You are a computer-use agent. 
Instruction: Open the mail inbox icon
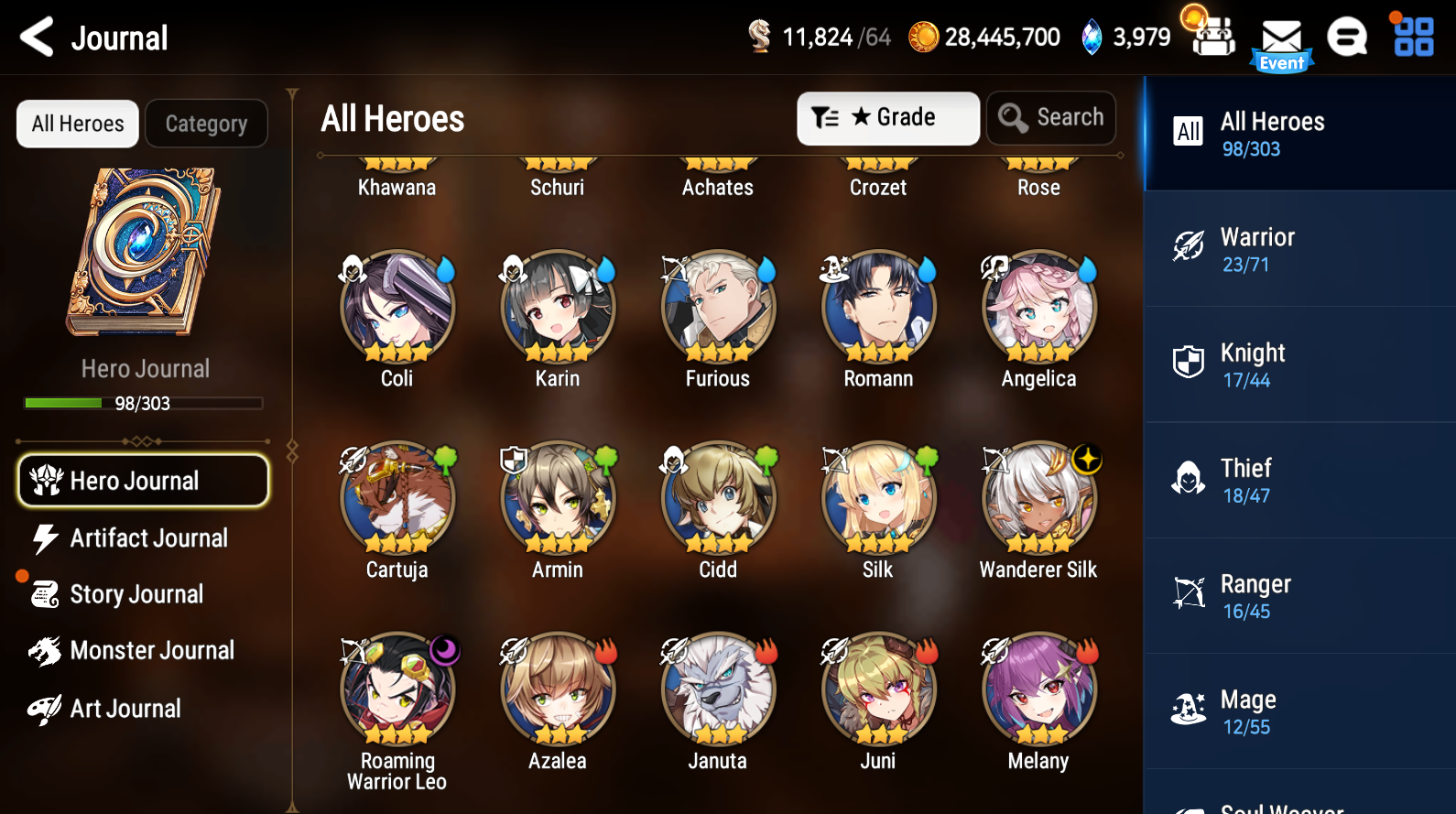click(1282, 37)
